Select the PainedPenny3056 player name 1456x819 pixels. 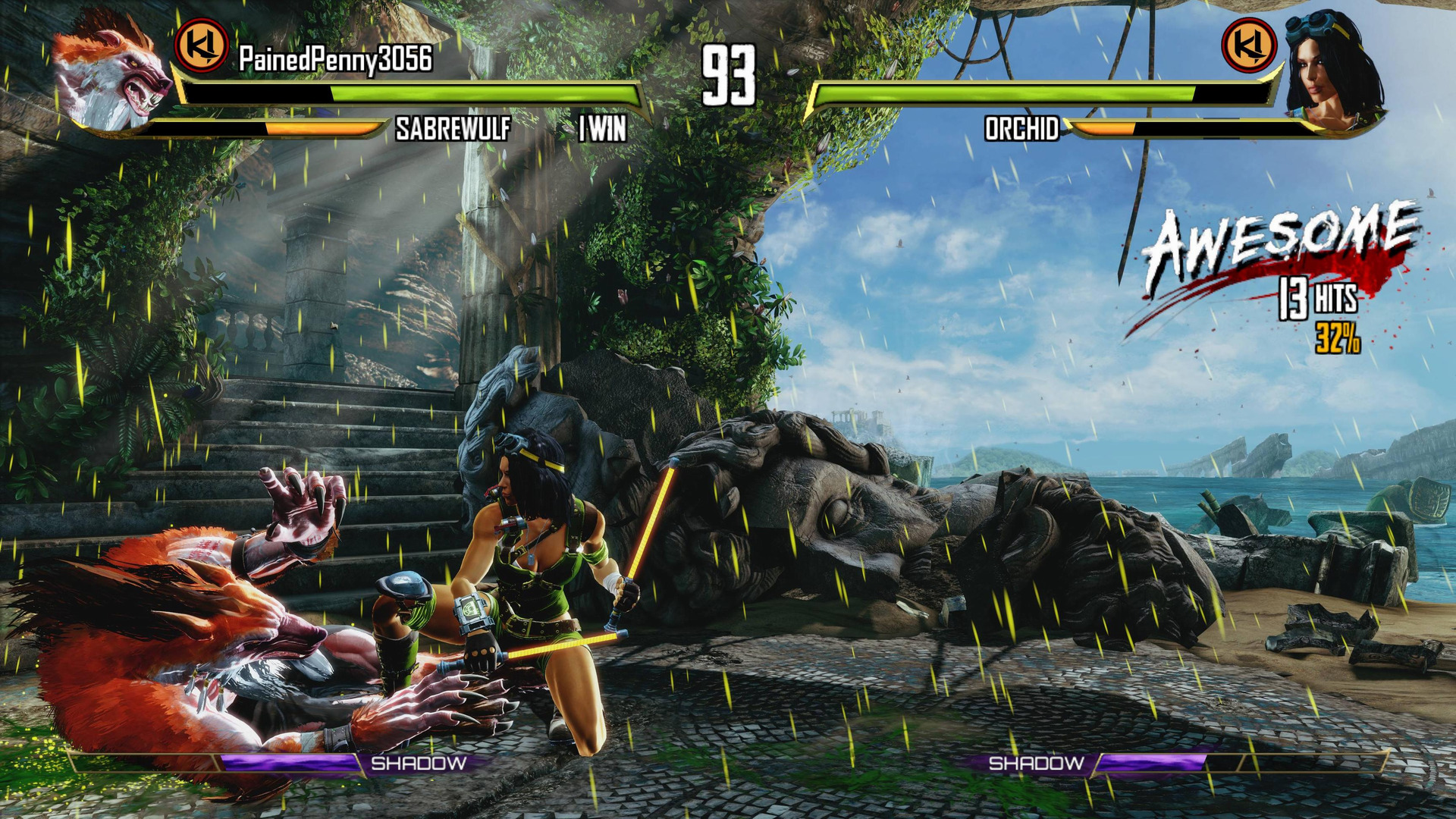pos(335,59)
